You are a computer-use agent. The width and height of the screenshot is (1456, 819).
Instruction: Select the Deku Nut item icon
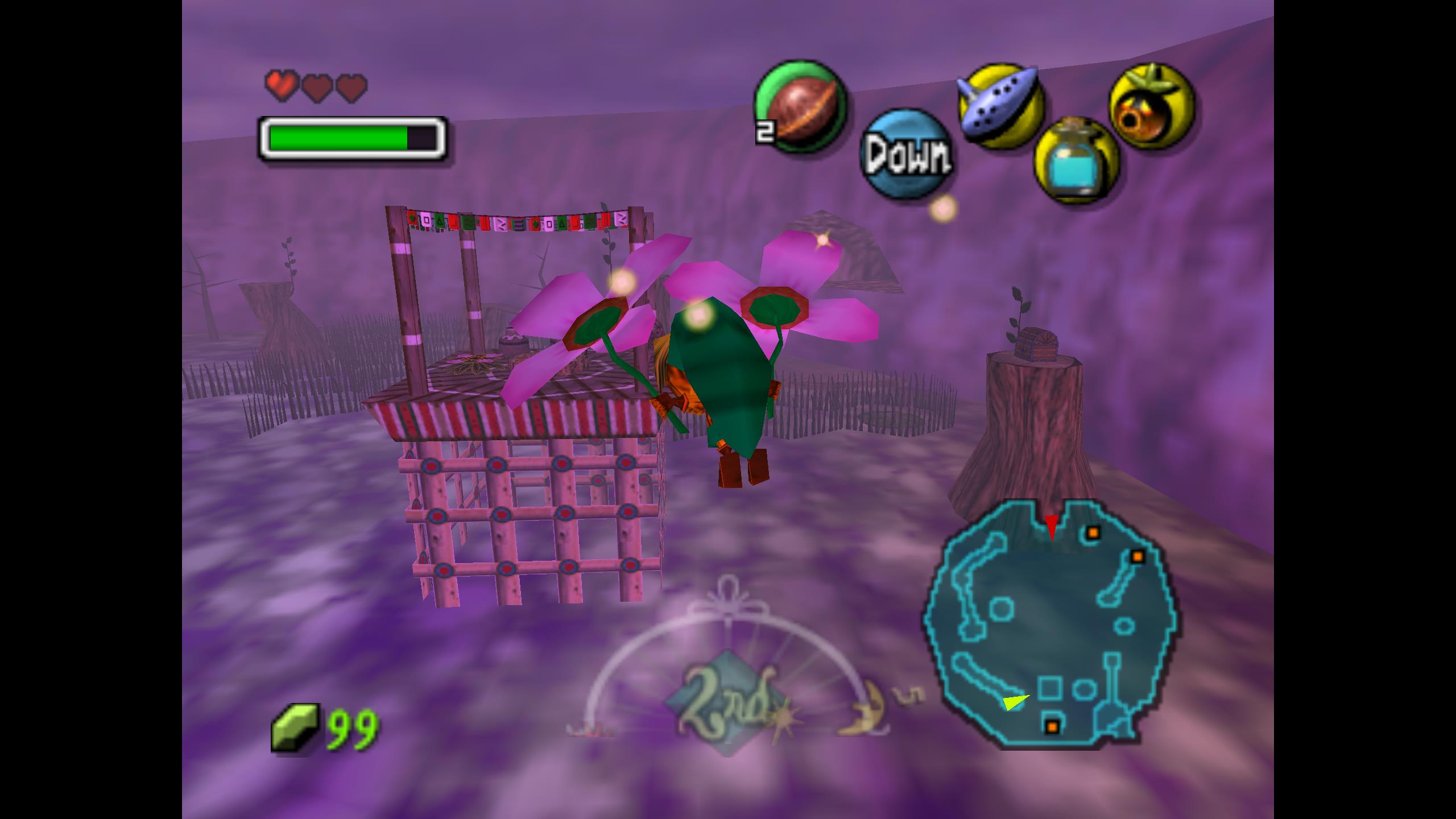[x=800, y=107]
